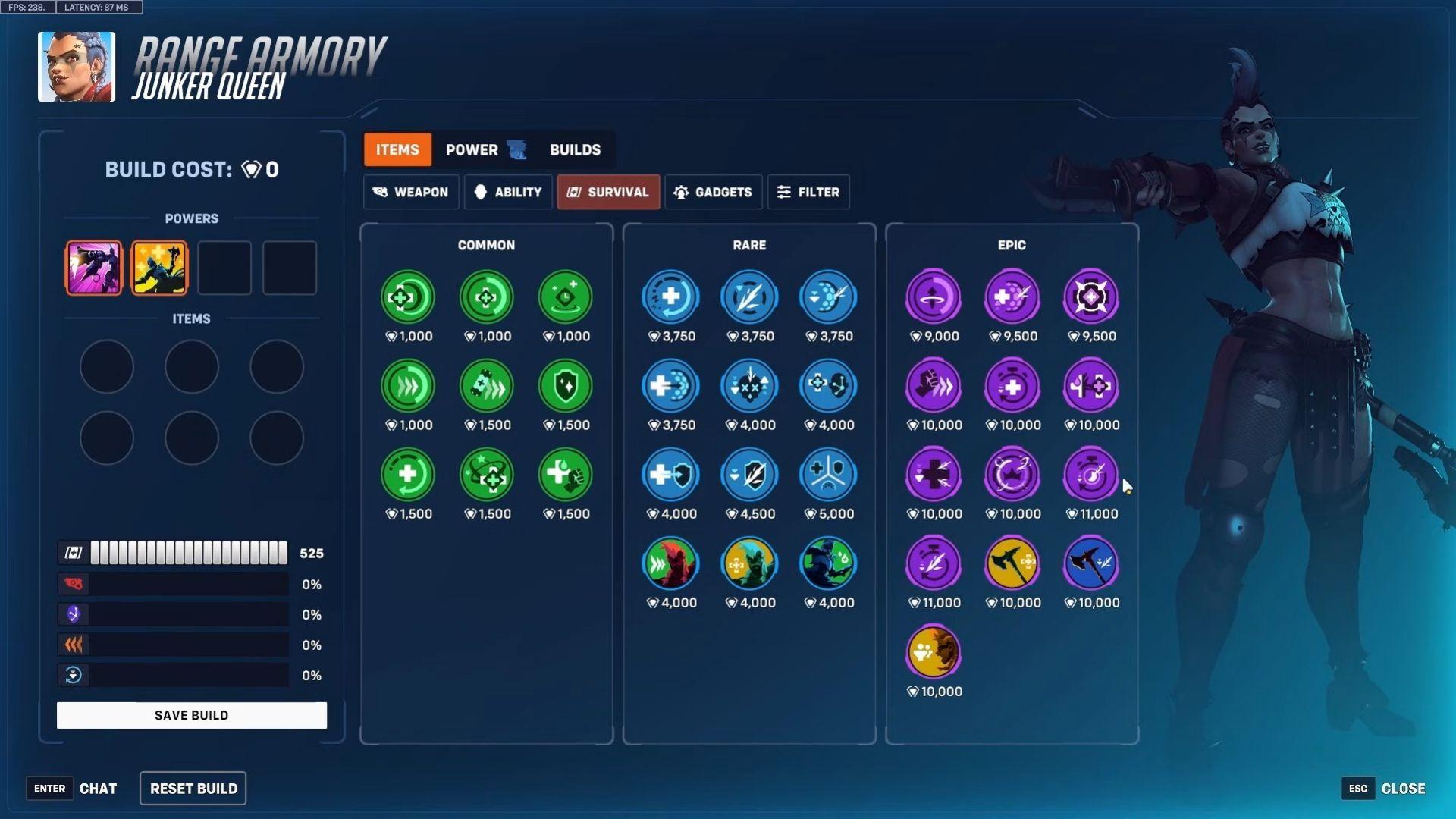The height and width of the screenshot is (819, 1456).
Task: Select the blue axe Epic item costing 10,000
Action: pyautogui.click(x=1090, y=563)
